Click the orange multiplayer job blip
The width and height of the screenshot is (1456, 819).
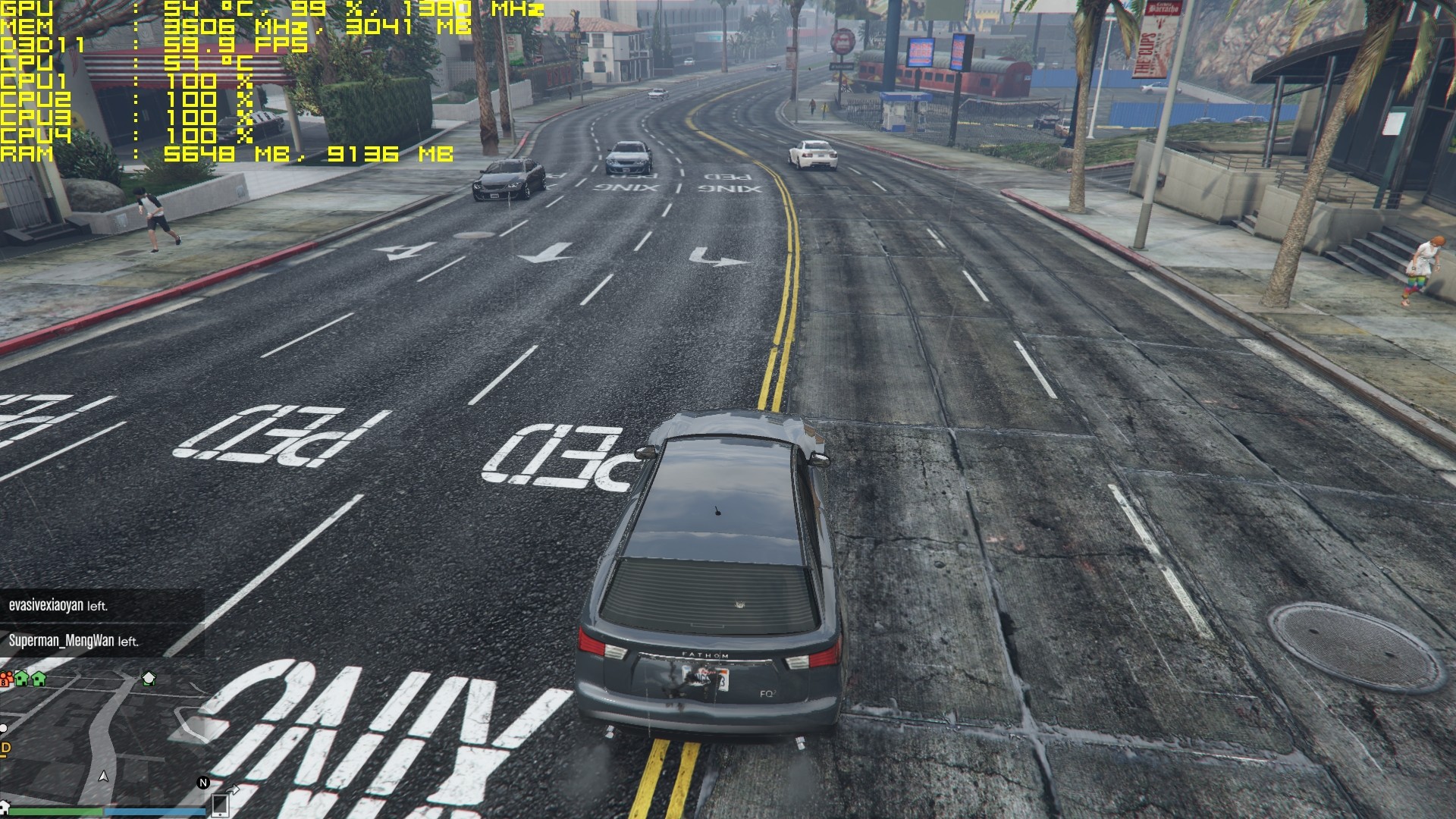6,679
